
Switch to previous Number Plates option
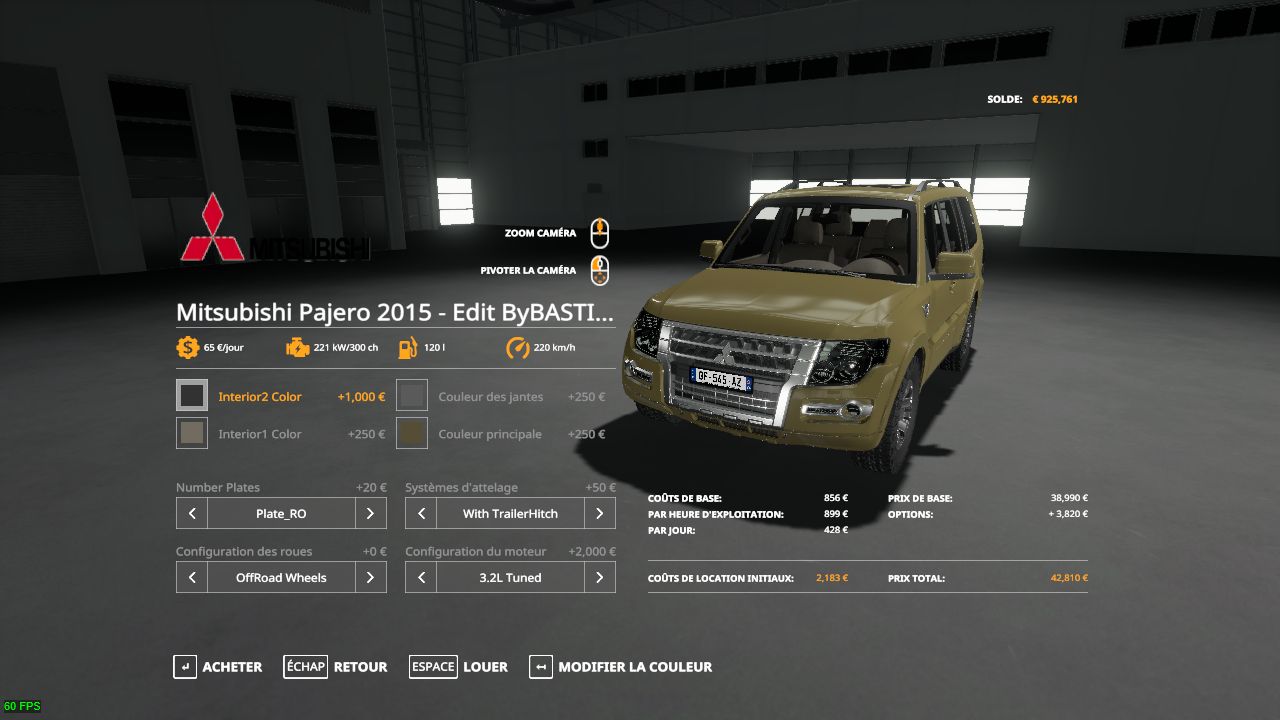coord(192,514)
